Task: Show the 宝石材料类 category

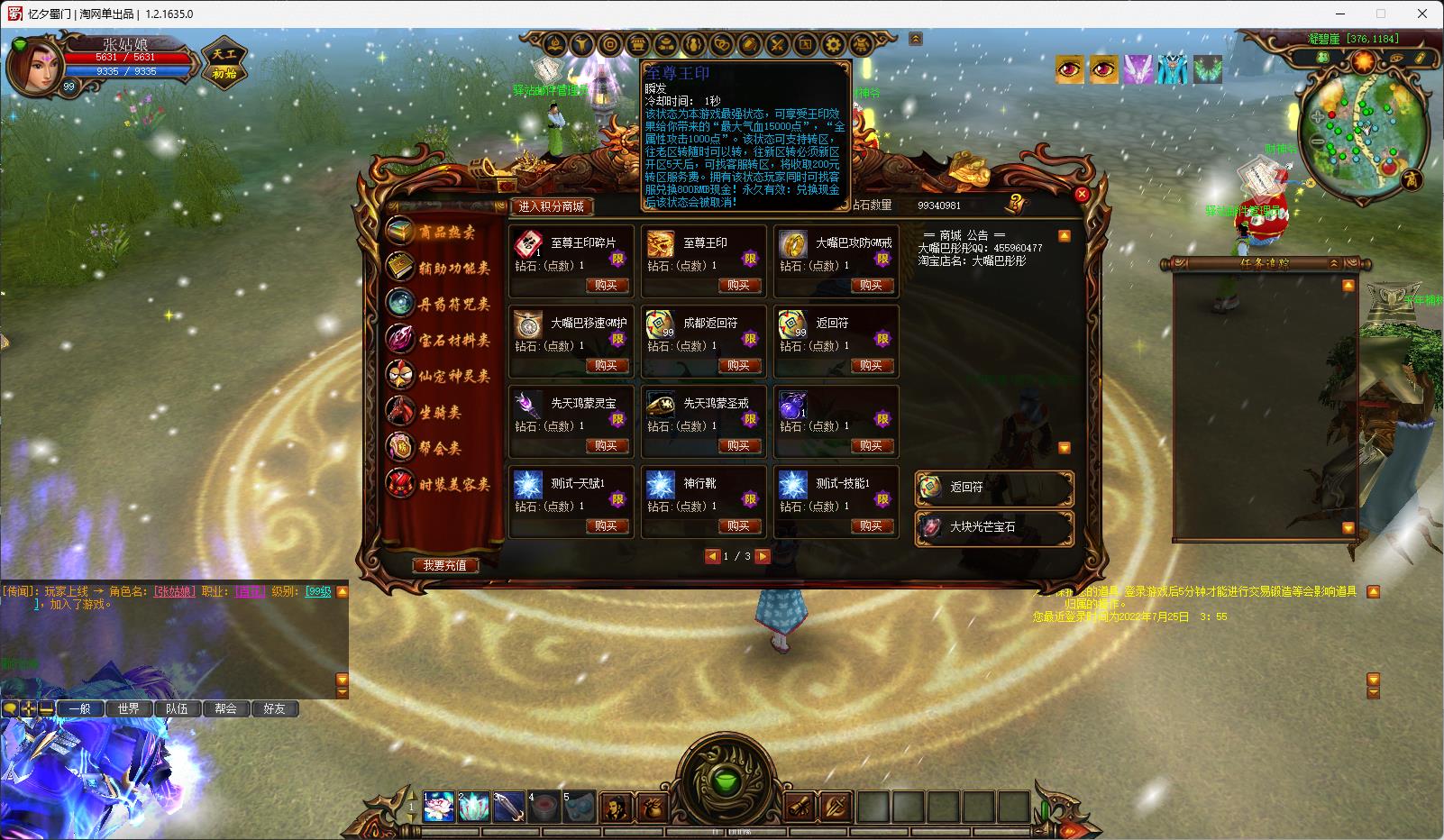Action: [x=441, y=340]
